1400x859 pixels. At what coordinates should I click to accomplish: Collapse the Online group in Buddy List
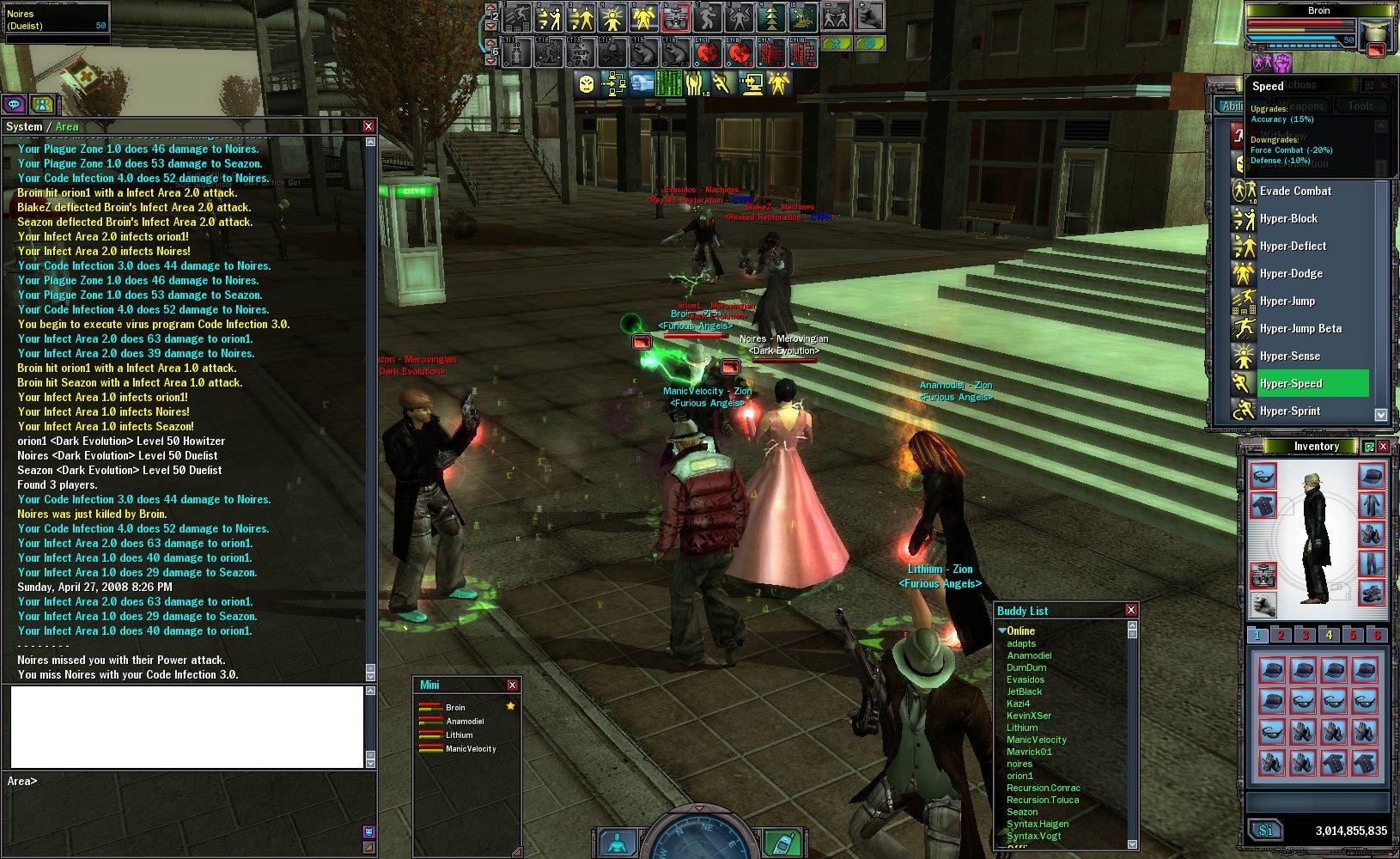pos(1002,631)
